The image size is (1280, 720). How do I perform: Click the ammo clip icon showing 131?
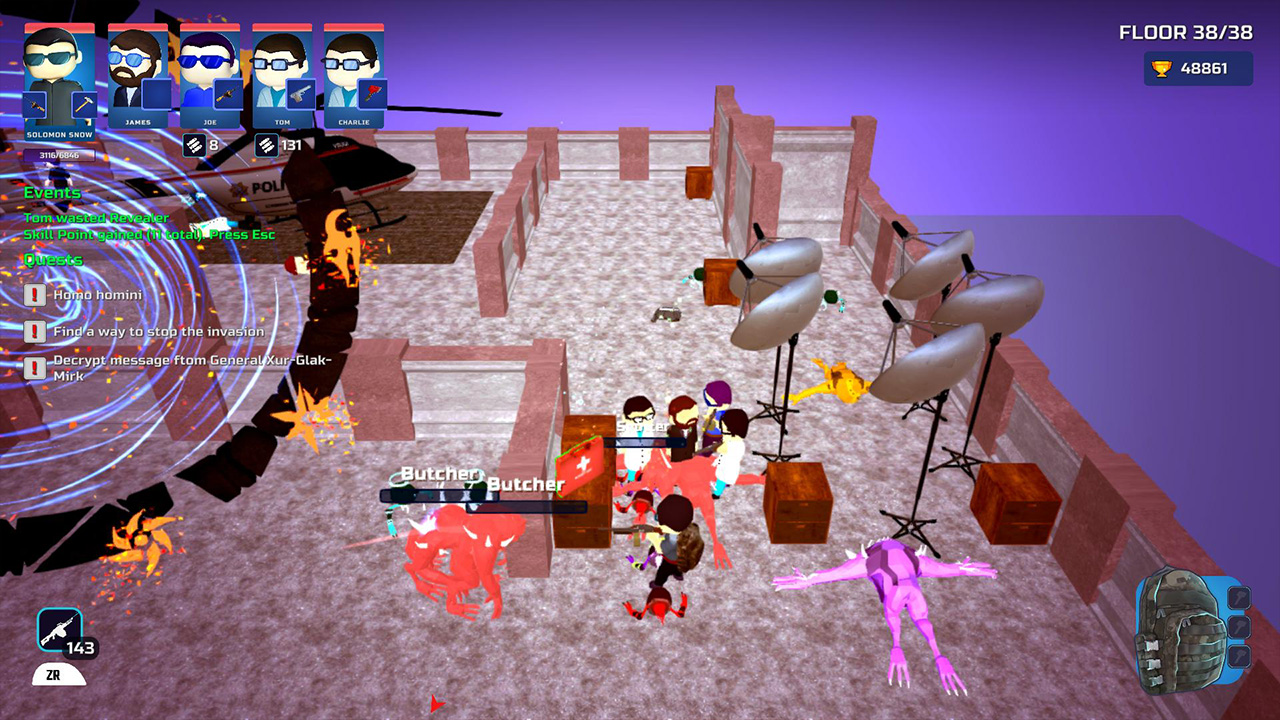pos(265,144)
